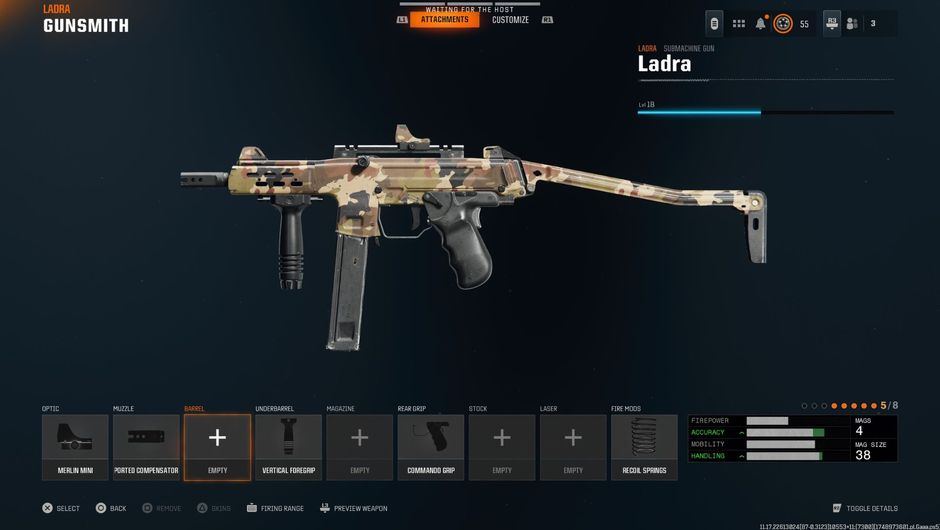Switch to the Attachments tab

(444, 20)
